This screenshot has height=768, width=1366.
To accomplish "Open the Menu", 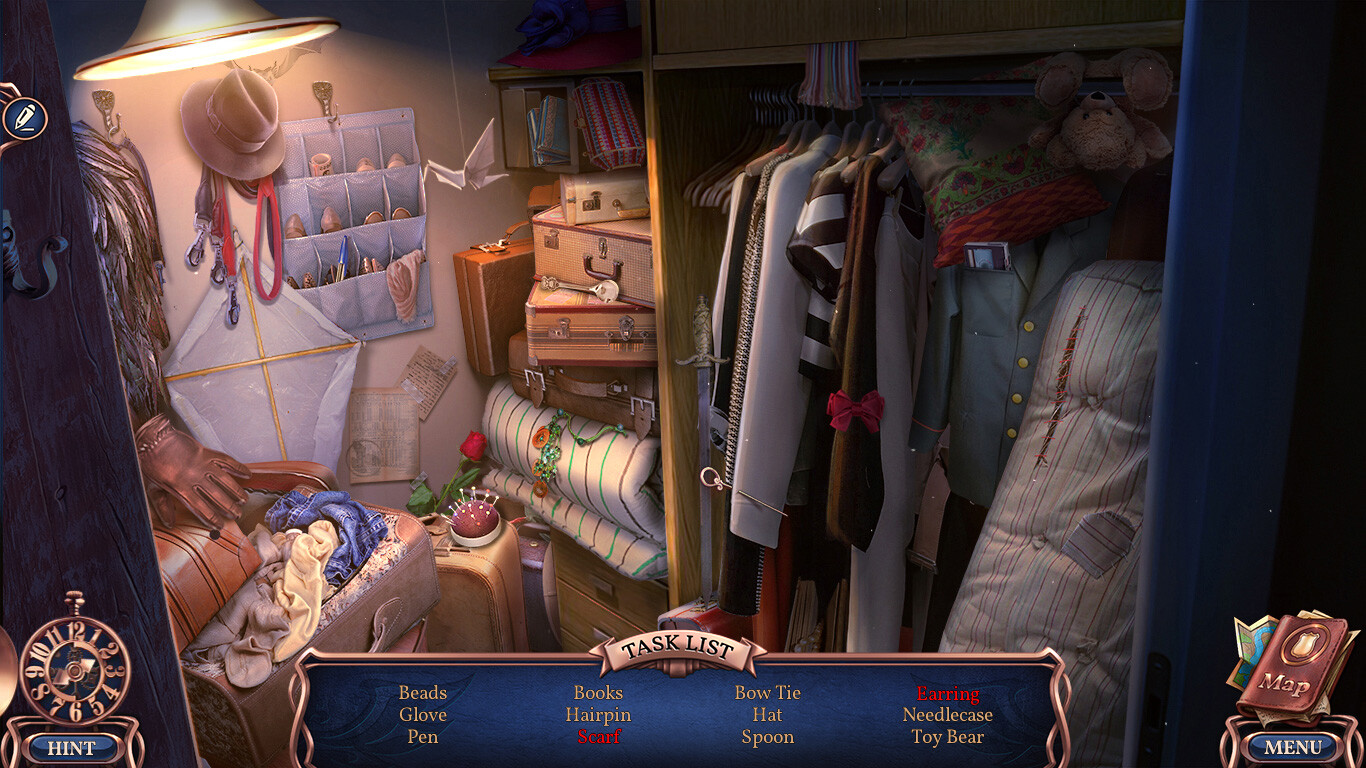I will coord(1293,747).
